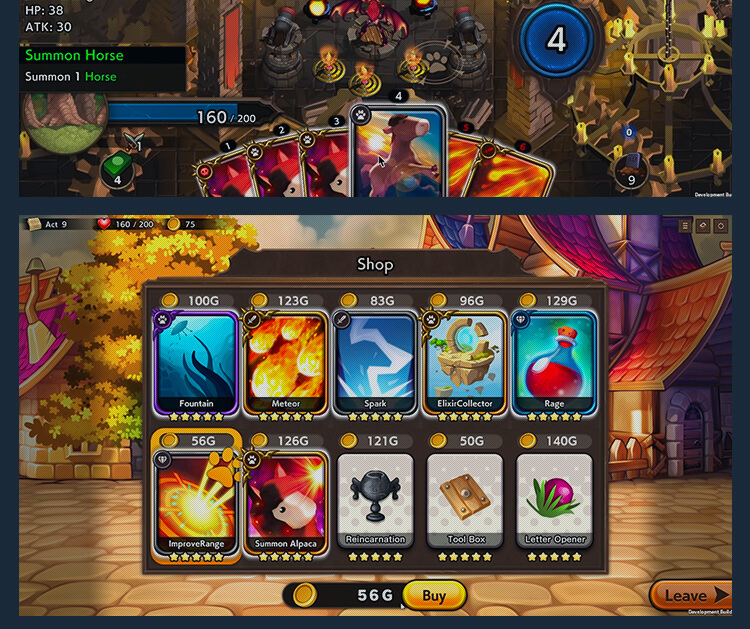Open the discard pile showing 9
Screen dimensions: 750x629
(630, 172)
